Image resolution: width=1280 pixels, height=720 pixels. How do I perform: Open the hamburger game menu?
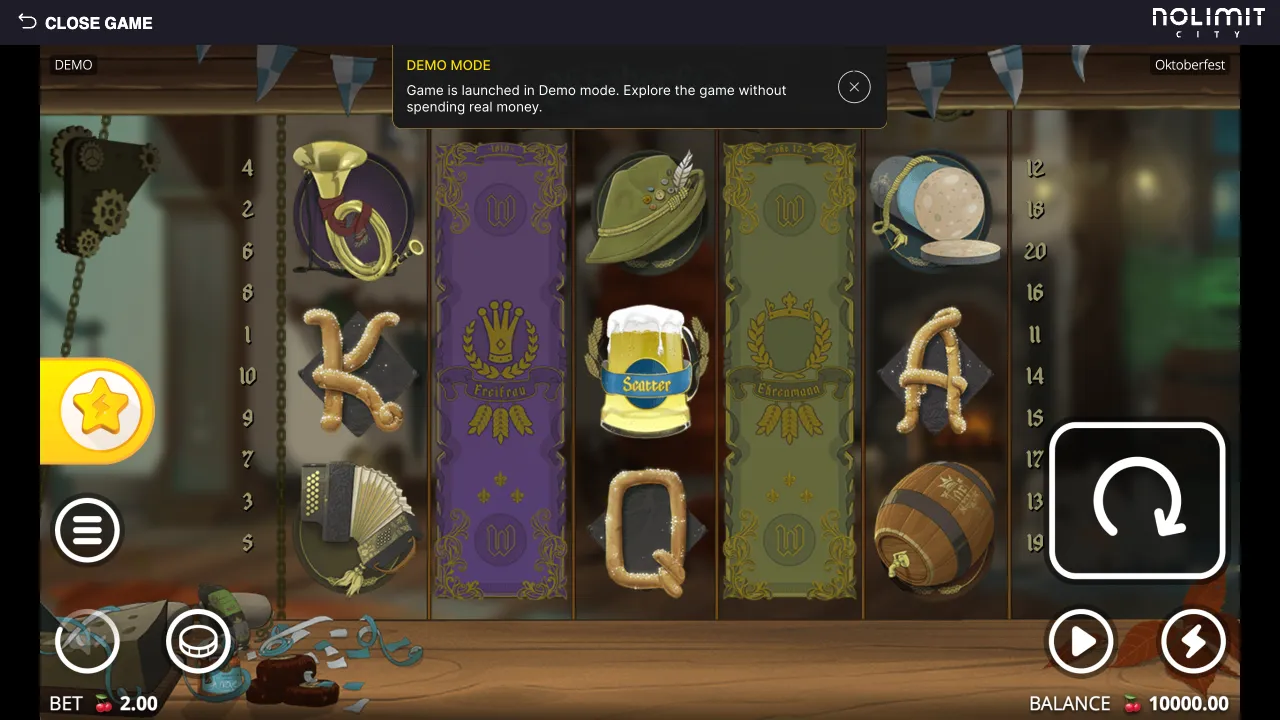click(x=87, y=530)
